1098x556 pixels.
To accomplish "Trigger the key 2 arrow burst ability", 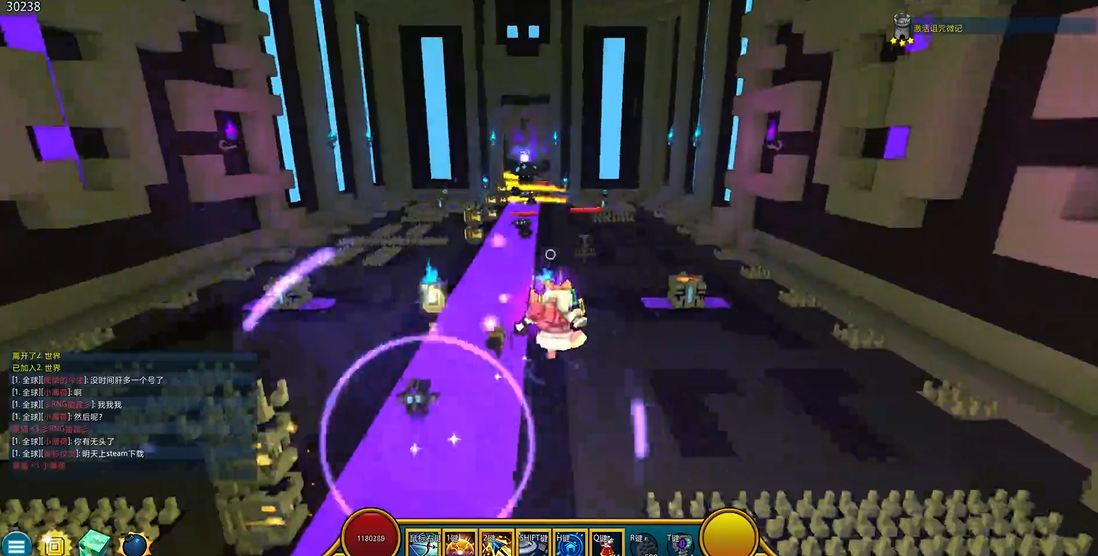I will tap(496, 544).
